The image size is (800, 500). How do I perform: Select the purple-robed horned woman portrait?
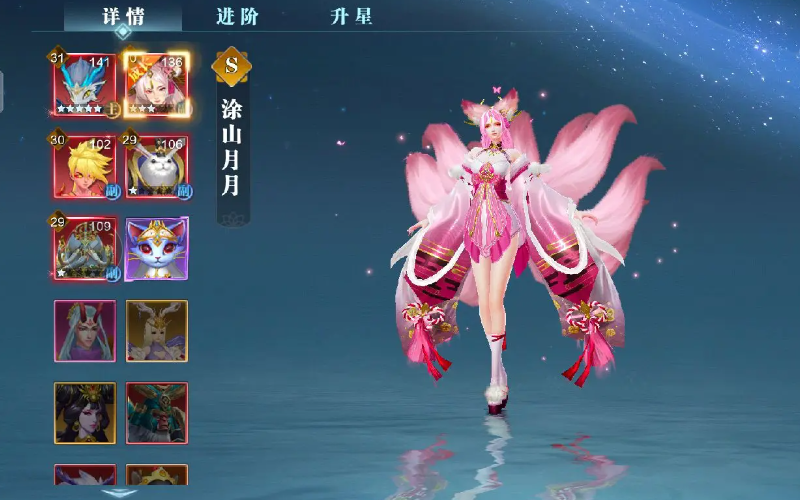tap(84, 331)
